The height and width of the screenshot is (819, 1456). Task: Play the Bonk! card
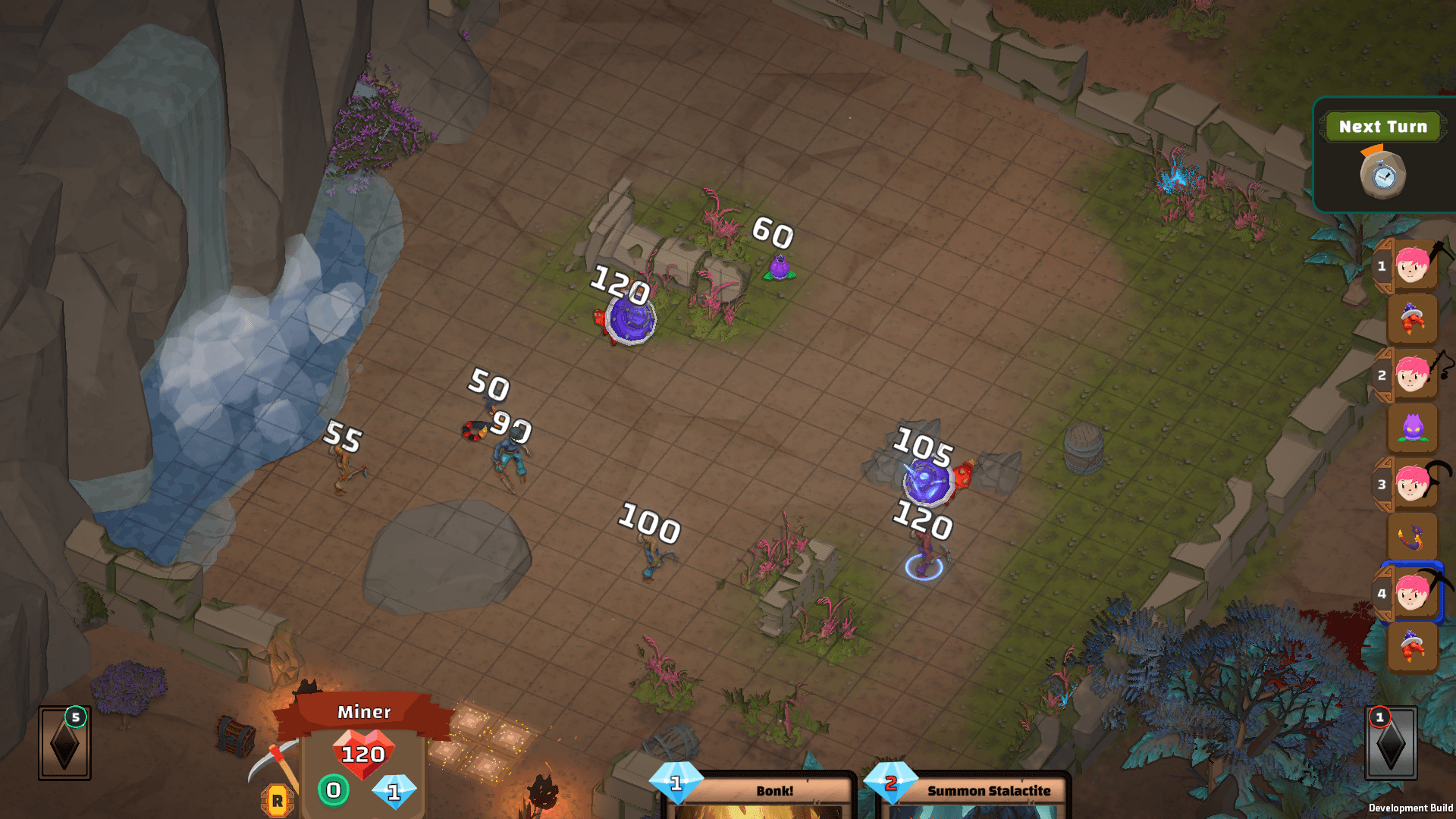click(x=759, y=794)
